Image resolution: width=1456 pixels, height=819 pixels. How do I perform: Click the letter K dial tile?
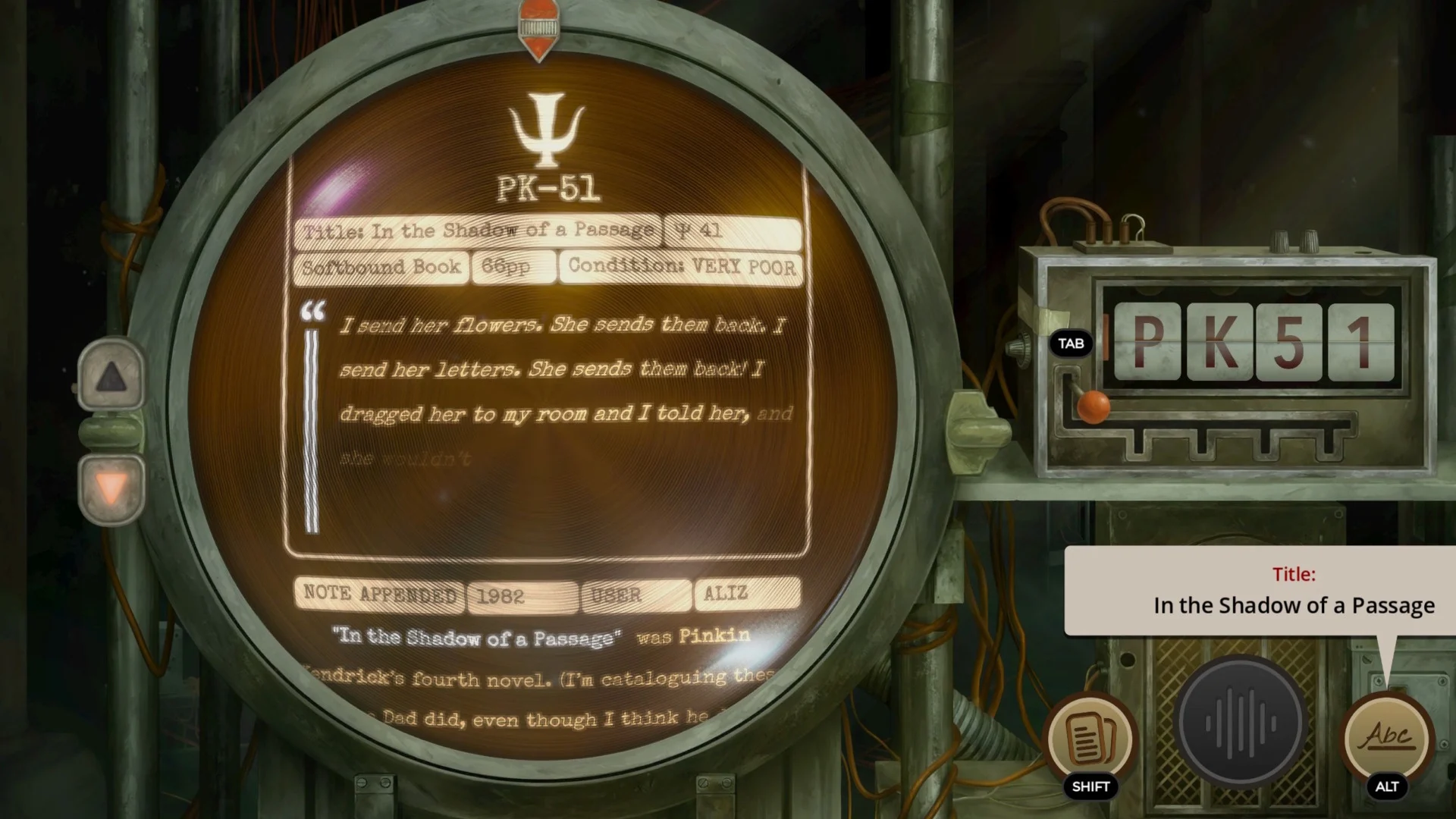pos(1219,341)
